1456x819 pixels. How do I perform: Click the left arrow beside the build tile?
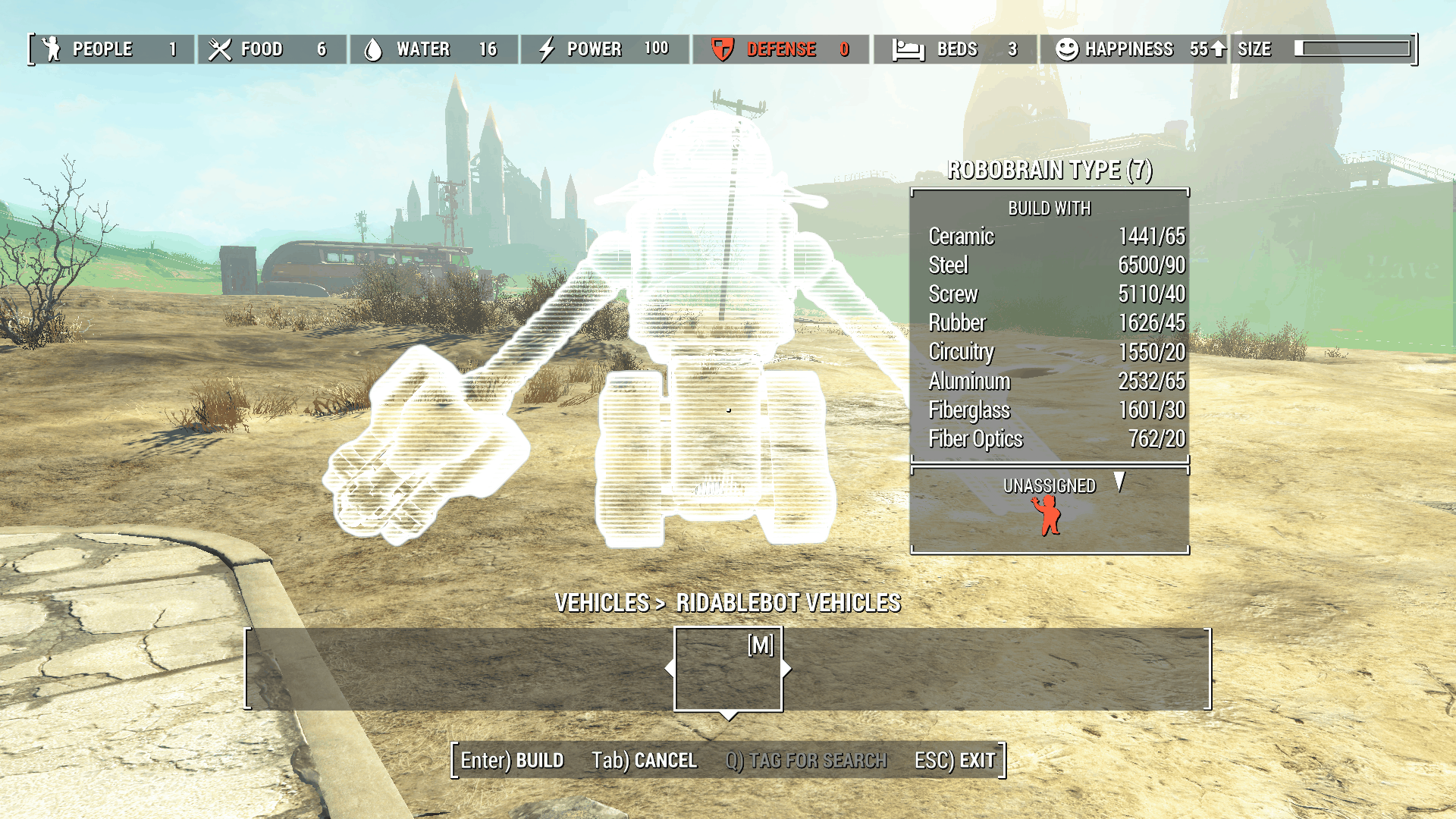[669, 669]
